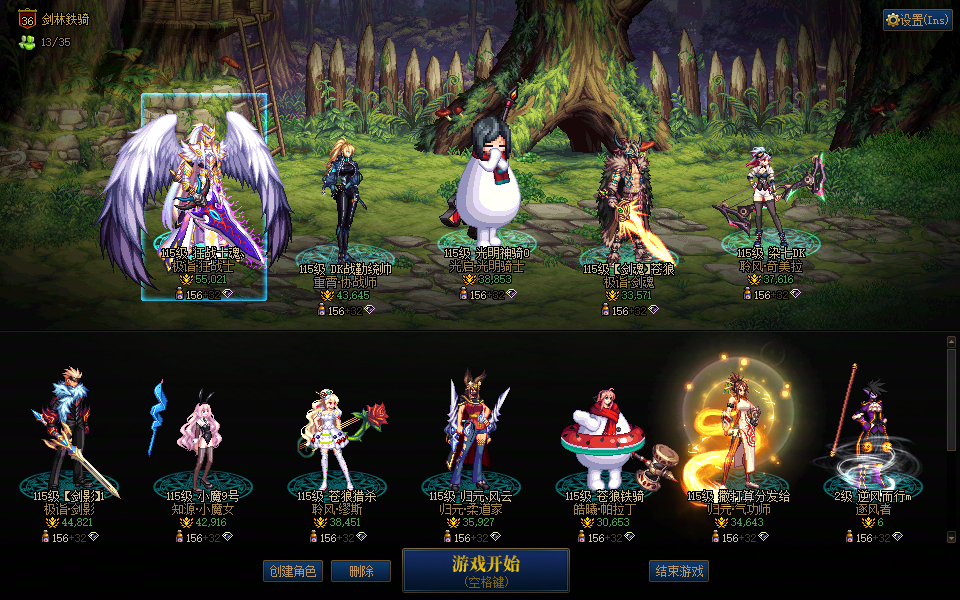The width and height of the screenshot is (960, 600).
Task: Open the 创建角色 character creation
Action: (293, 571)
